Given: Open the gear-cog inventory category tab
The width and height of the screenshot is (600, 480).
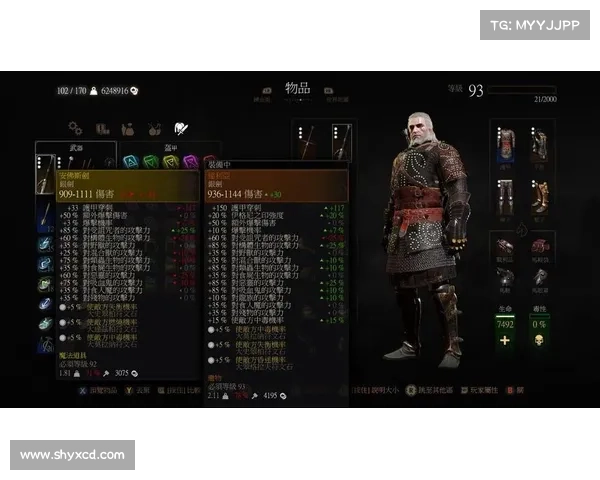Looking at the screenshot, I should point(75,128).
